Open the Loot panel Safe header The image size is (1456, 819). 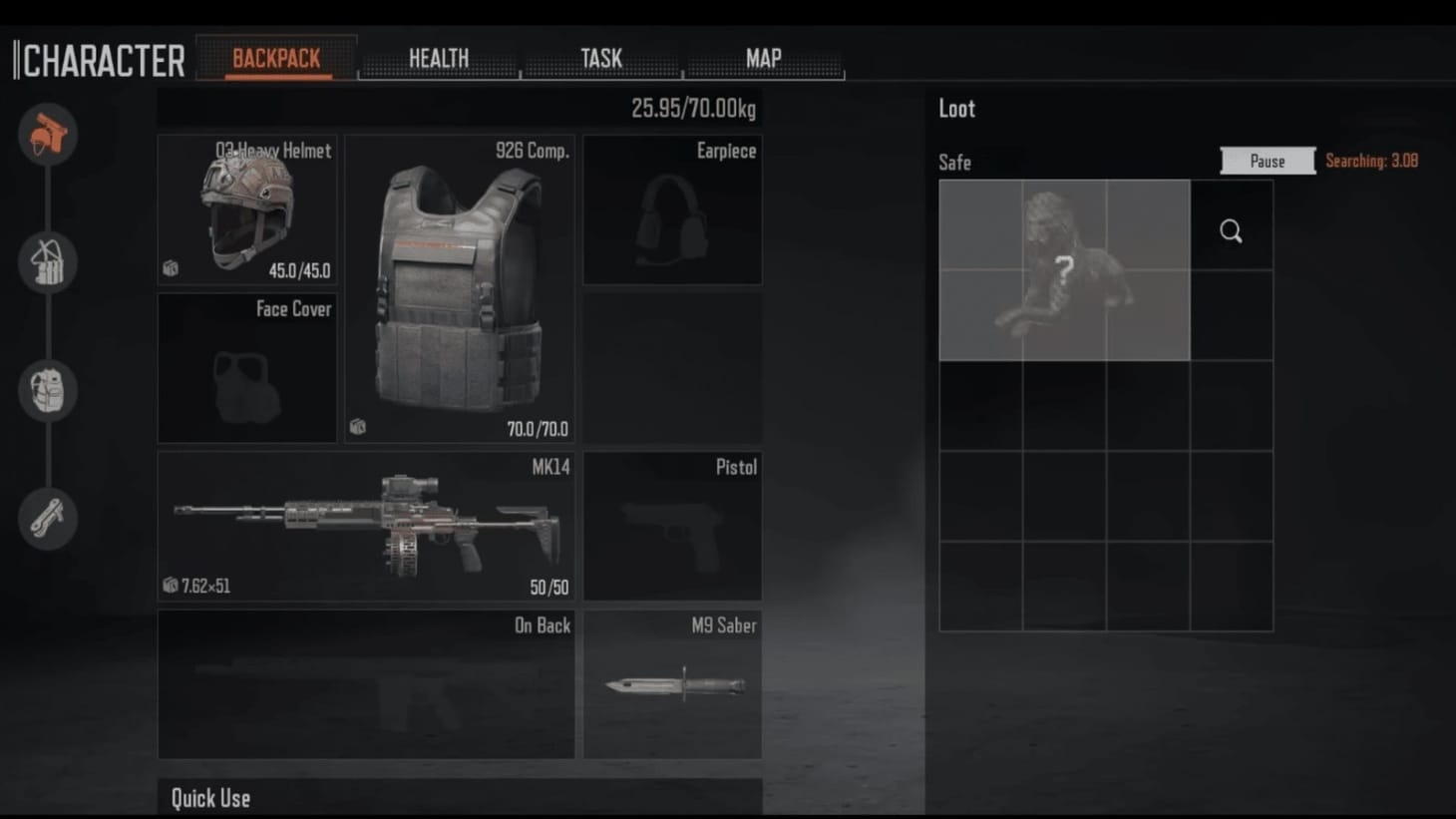point(954,162)
